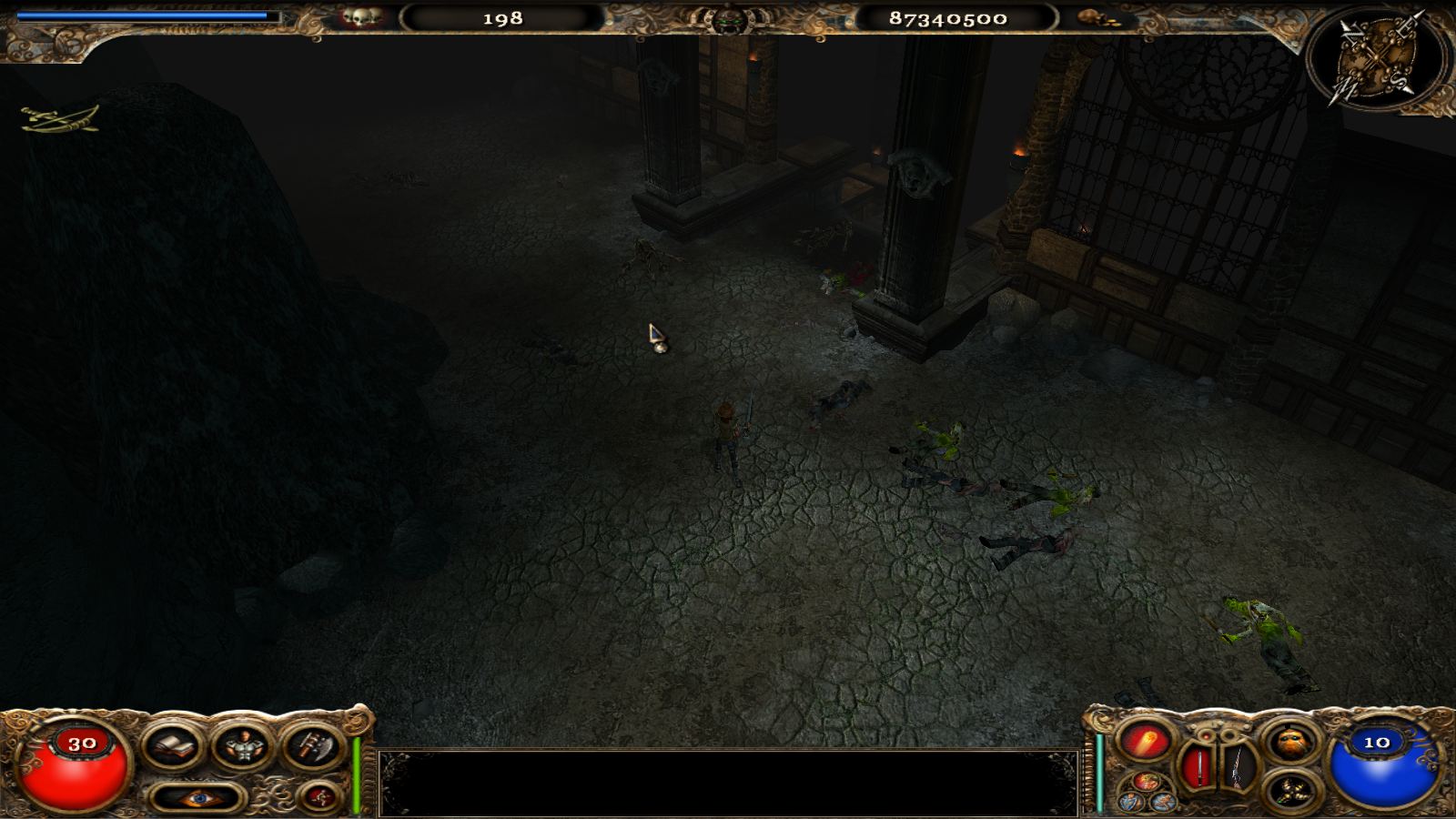
Task: Select the sword weapon slot
Action: (x=1198, y=768)
